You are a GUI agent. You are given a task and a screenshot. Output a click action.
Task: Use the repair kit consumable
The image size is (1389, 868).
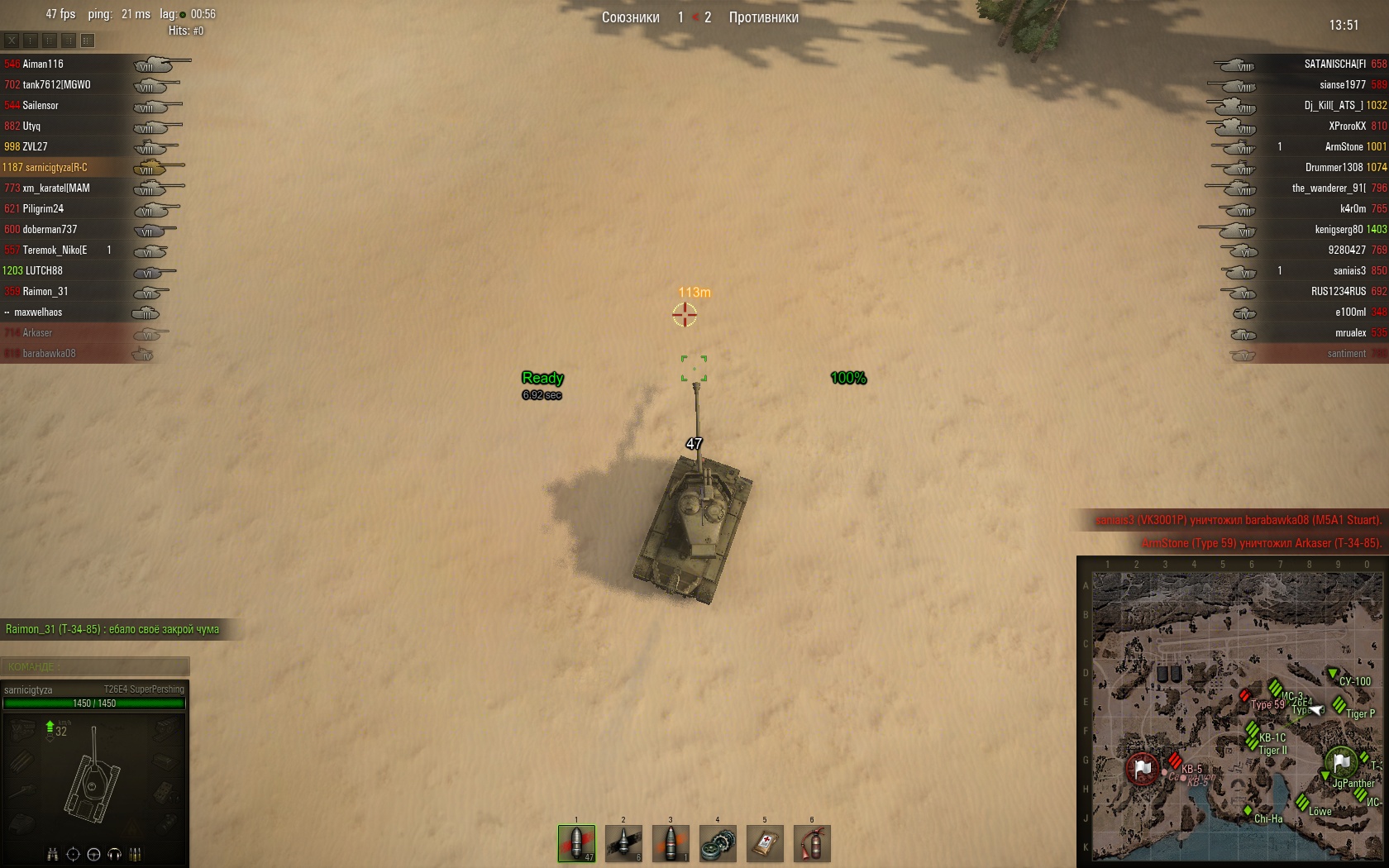pyautogui.click(x=718, y=843)
